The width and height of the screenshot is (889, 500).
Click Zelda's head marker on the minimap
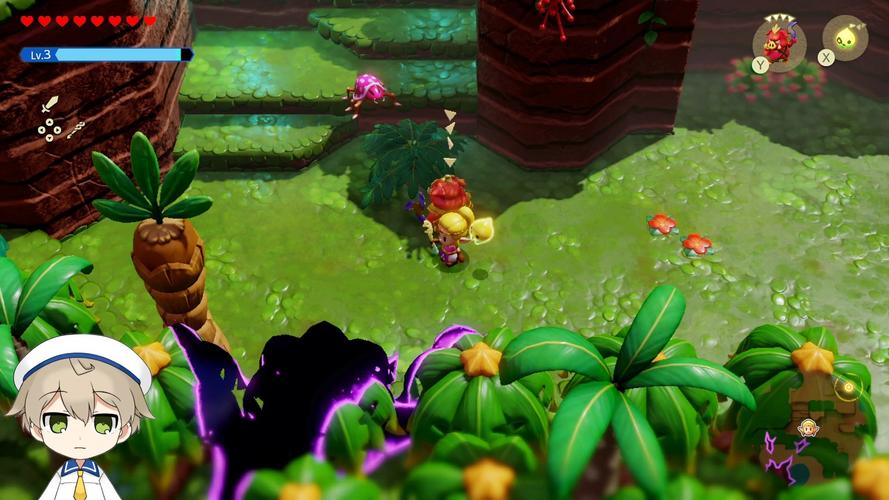[x=806, y=428]
